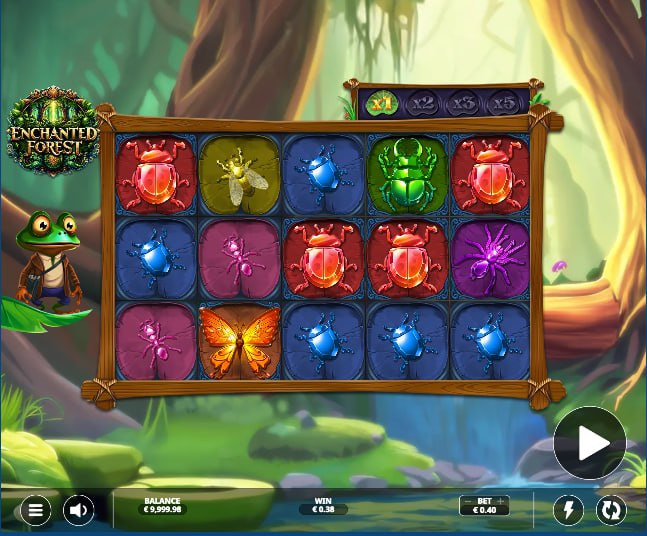647x536 pixels.
Task: Spin the reels with the play button
Action: 590,443
